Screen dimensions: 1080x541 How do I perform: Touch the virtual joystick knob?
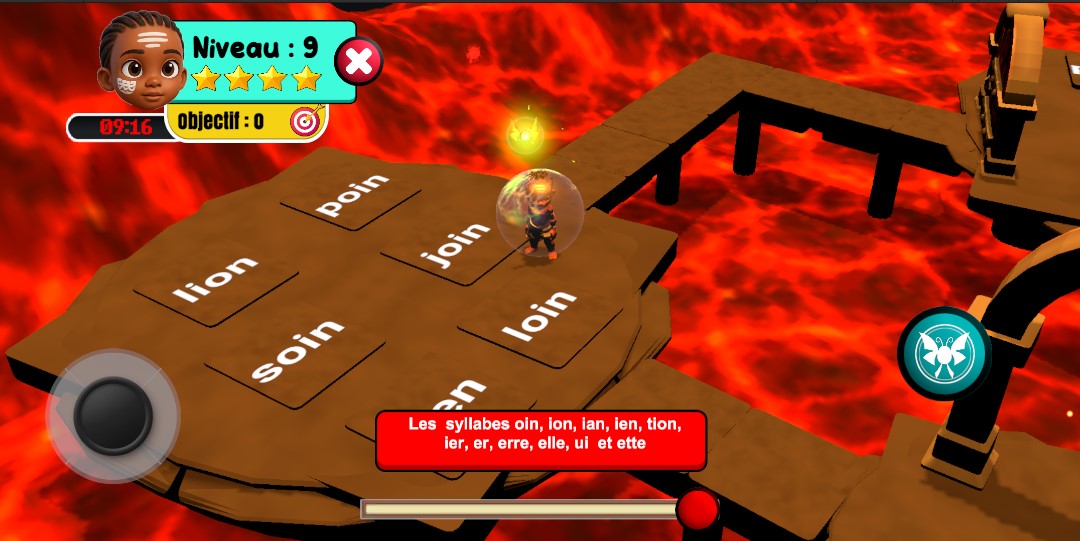pyautogui.click(x=113, y=415)
